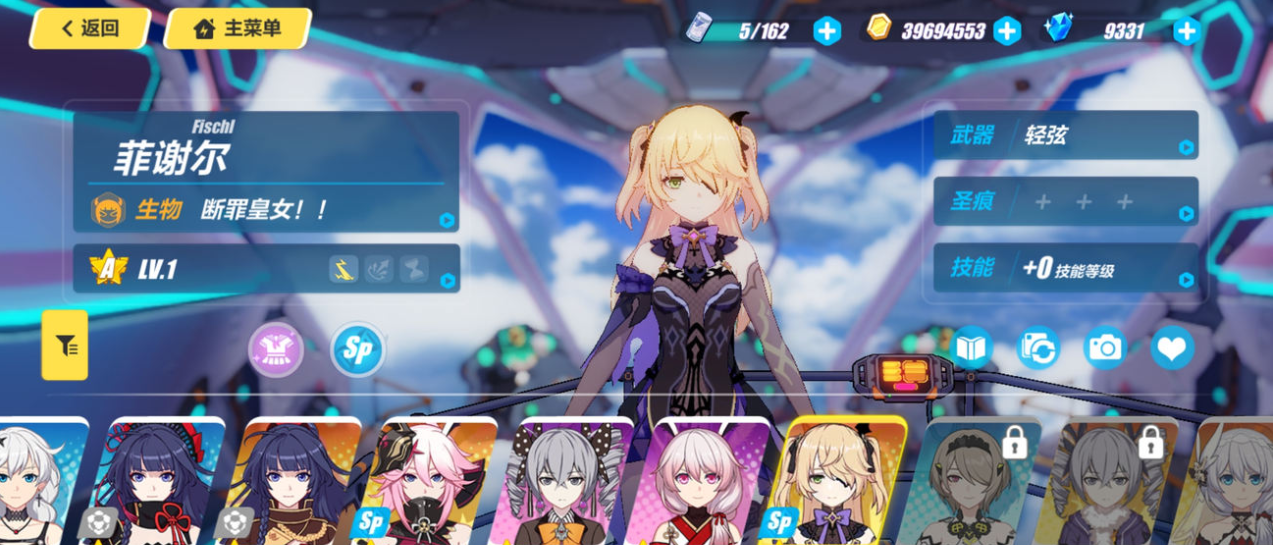Go back using the 返回 button
1273x545 pixels.
(90, 29)
